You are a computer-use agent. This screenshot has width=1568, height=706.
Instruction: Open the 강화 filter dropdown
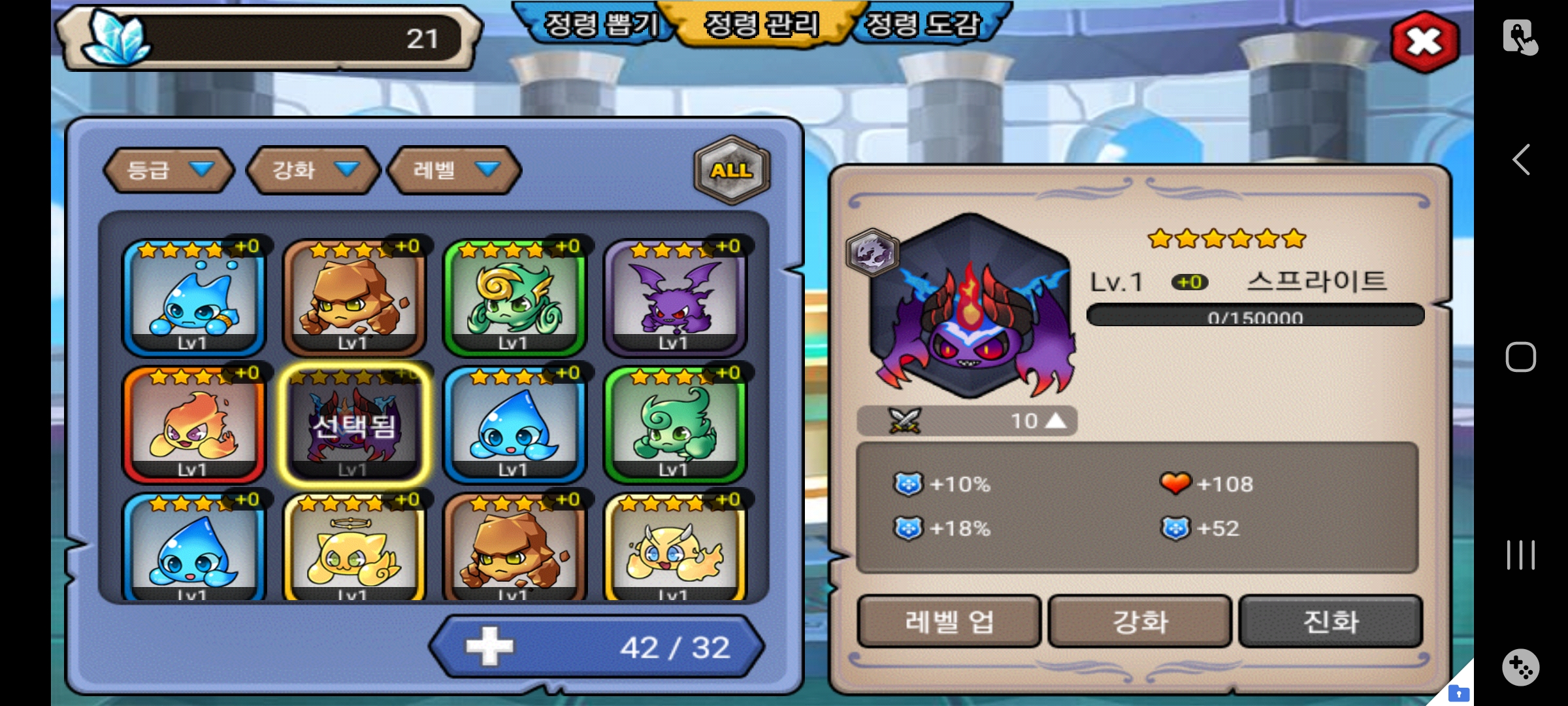(314, 170)
